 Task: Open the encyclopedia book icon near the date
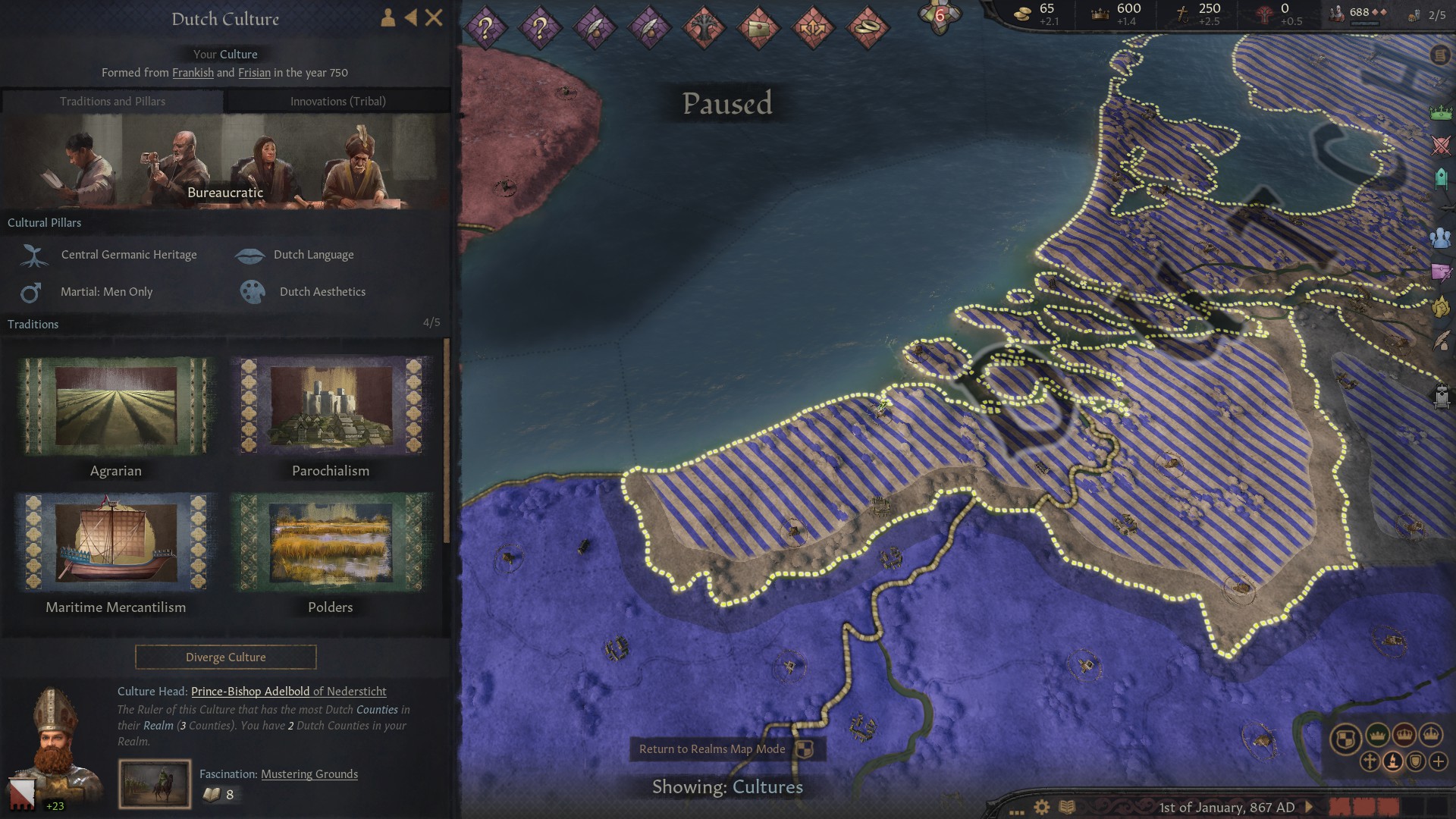(1067, 806)
